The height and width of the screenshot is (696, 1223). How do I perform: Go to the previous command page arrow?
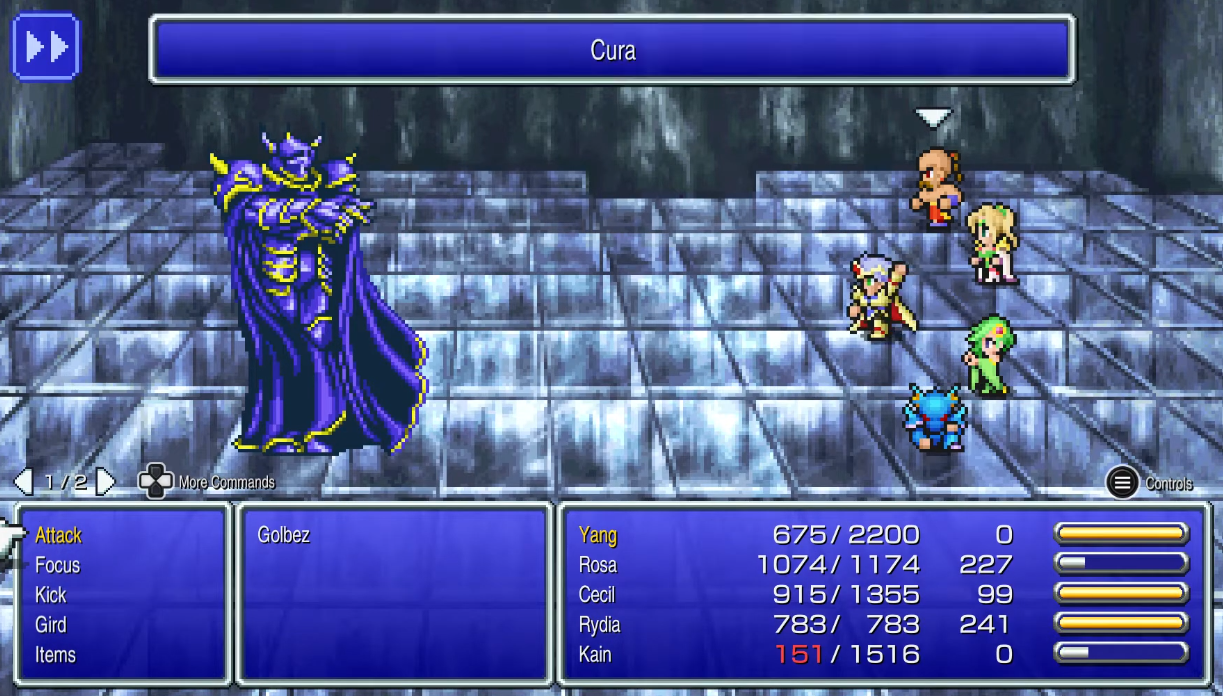[x=23, y=482]
